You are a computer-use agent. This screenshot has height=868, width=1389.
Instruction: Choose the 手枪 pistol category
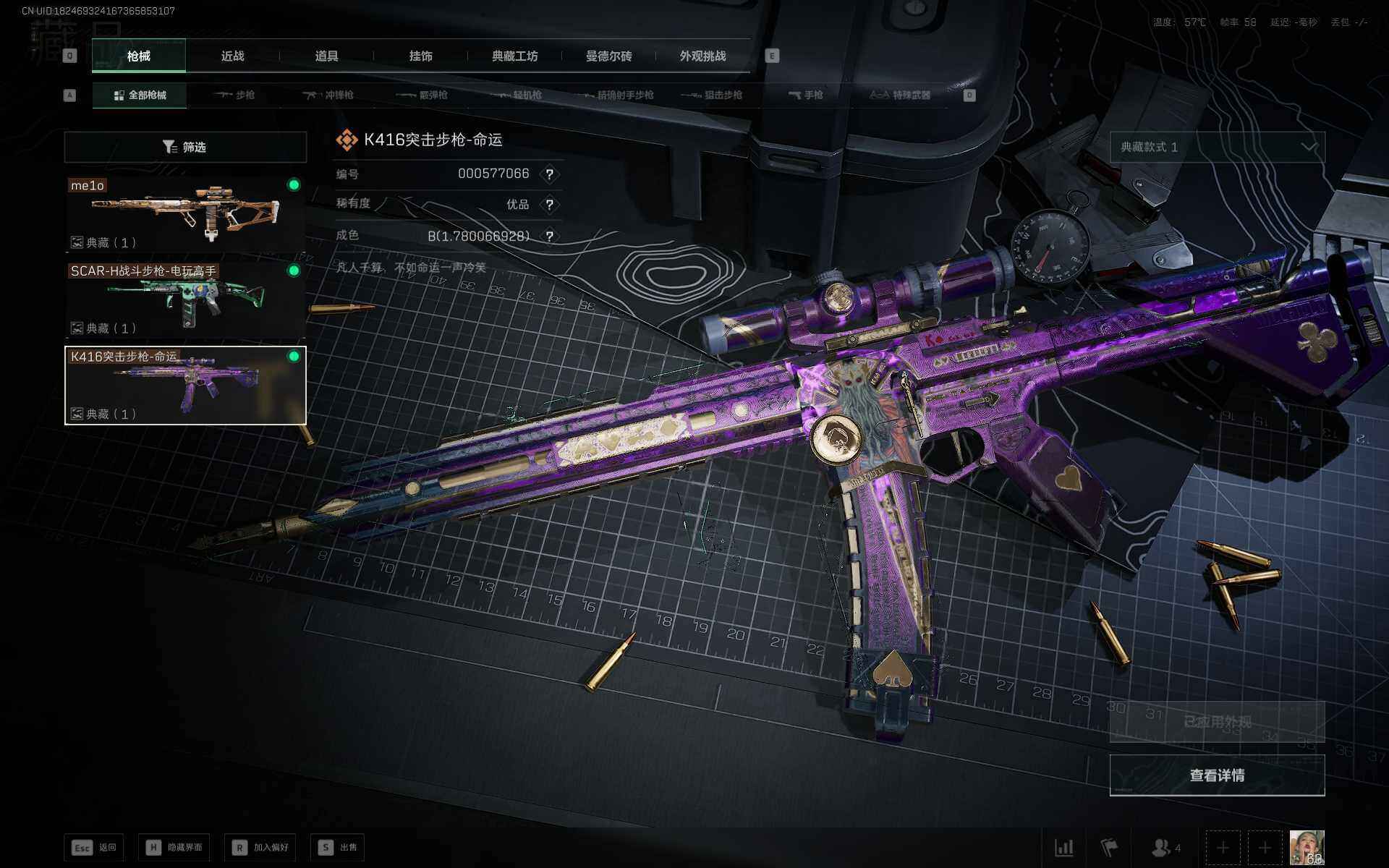[806, 95]
